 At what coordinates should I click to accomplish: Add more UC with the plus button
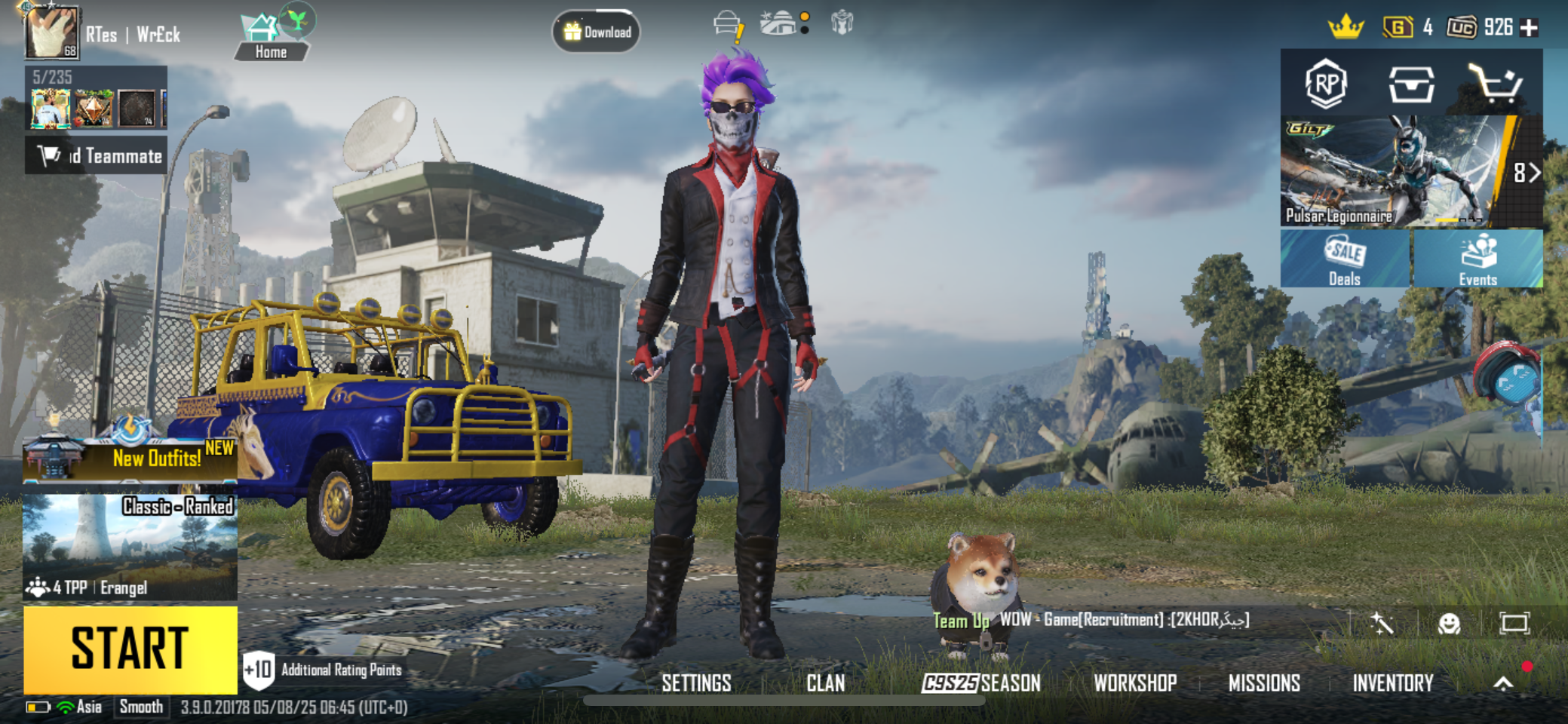pyautogui.click(x=1529, y=28)
